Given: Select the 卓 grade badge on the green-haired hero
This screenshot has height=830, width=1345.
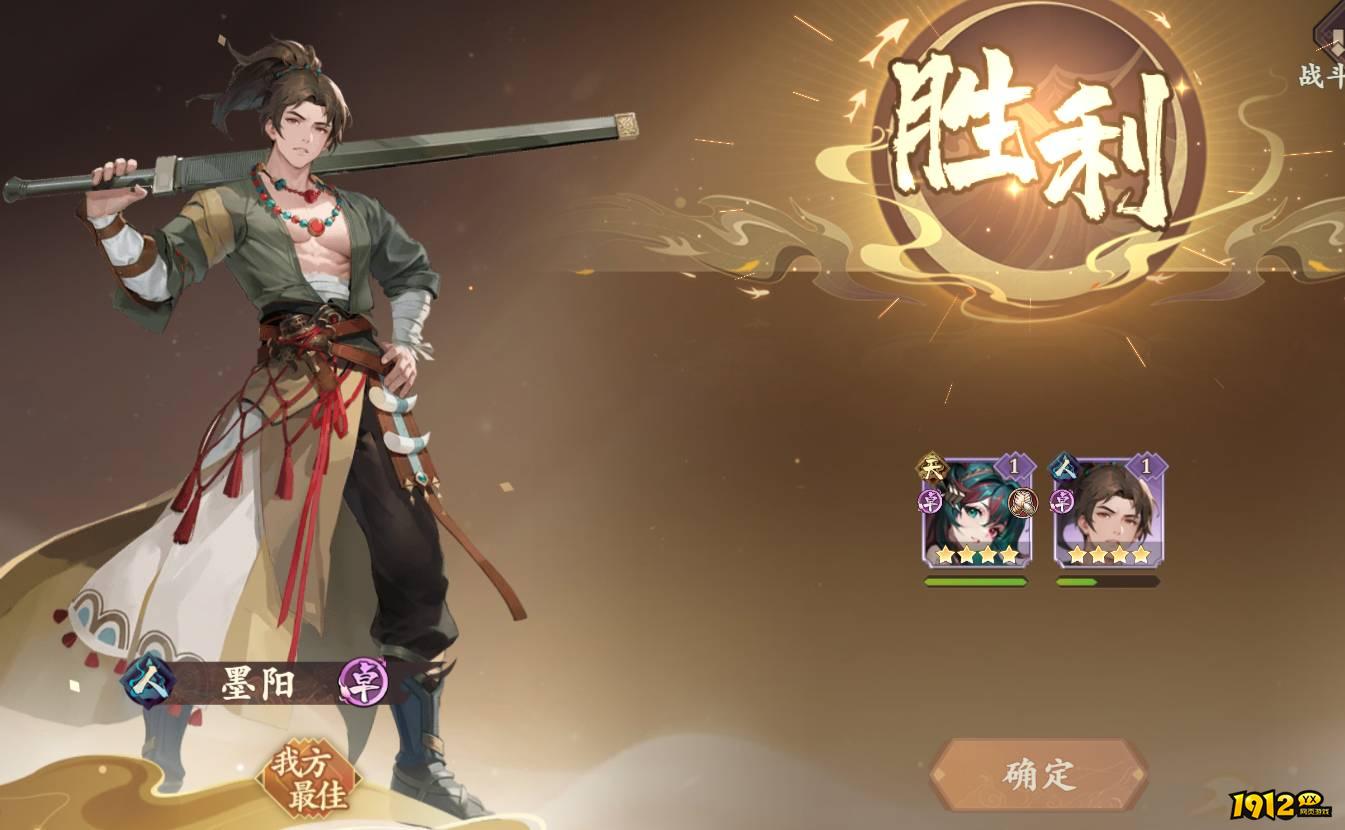Looking at the screenshot, I should (x=930, y=501).
